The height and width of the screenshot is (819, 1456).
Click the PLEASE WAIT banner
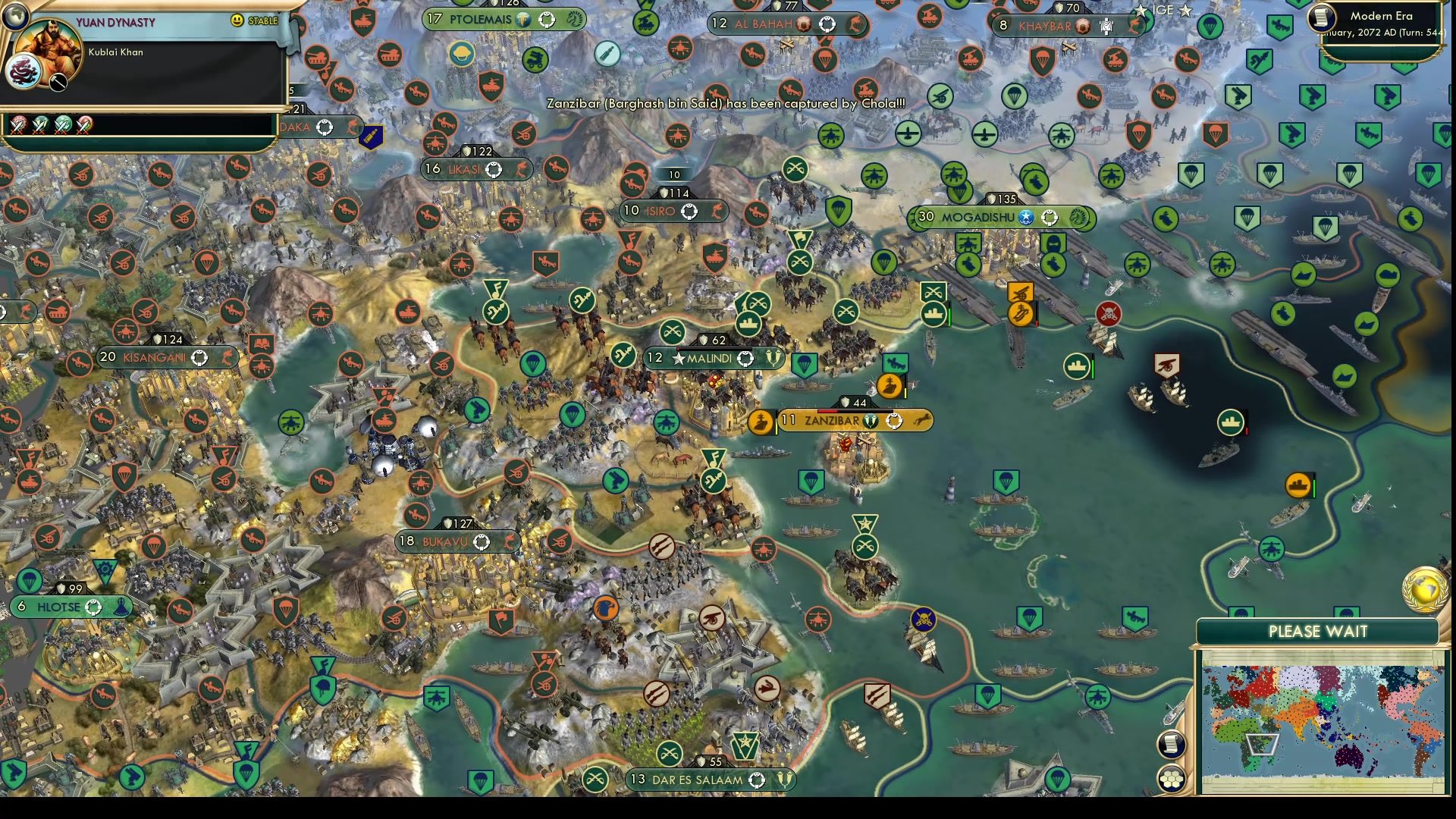[x=1318, y=630]
